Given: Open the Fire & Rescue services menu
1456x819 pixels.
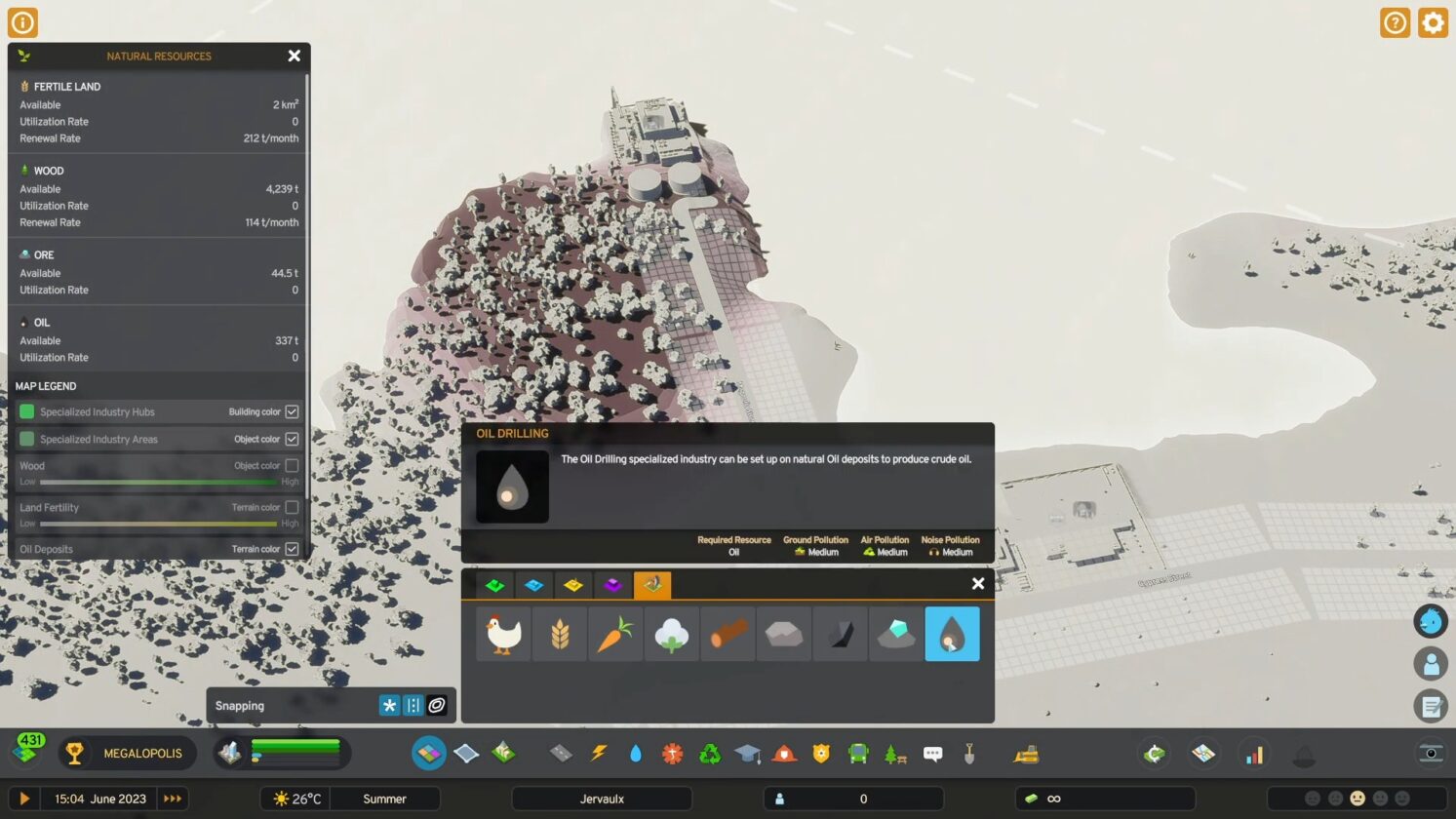Looking at the screenshot, I should click(x=783, y=753).
